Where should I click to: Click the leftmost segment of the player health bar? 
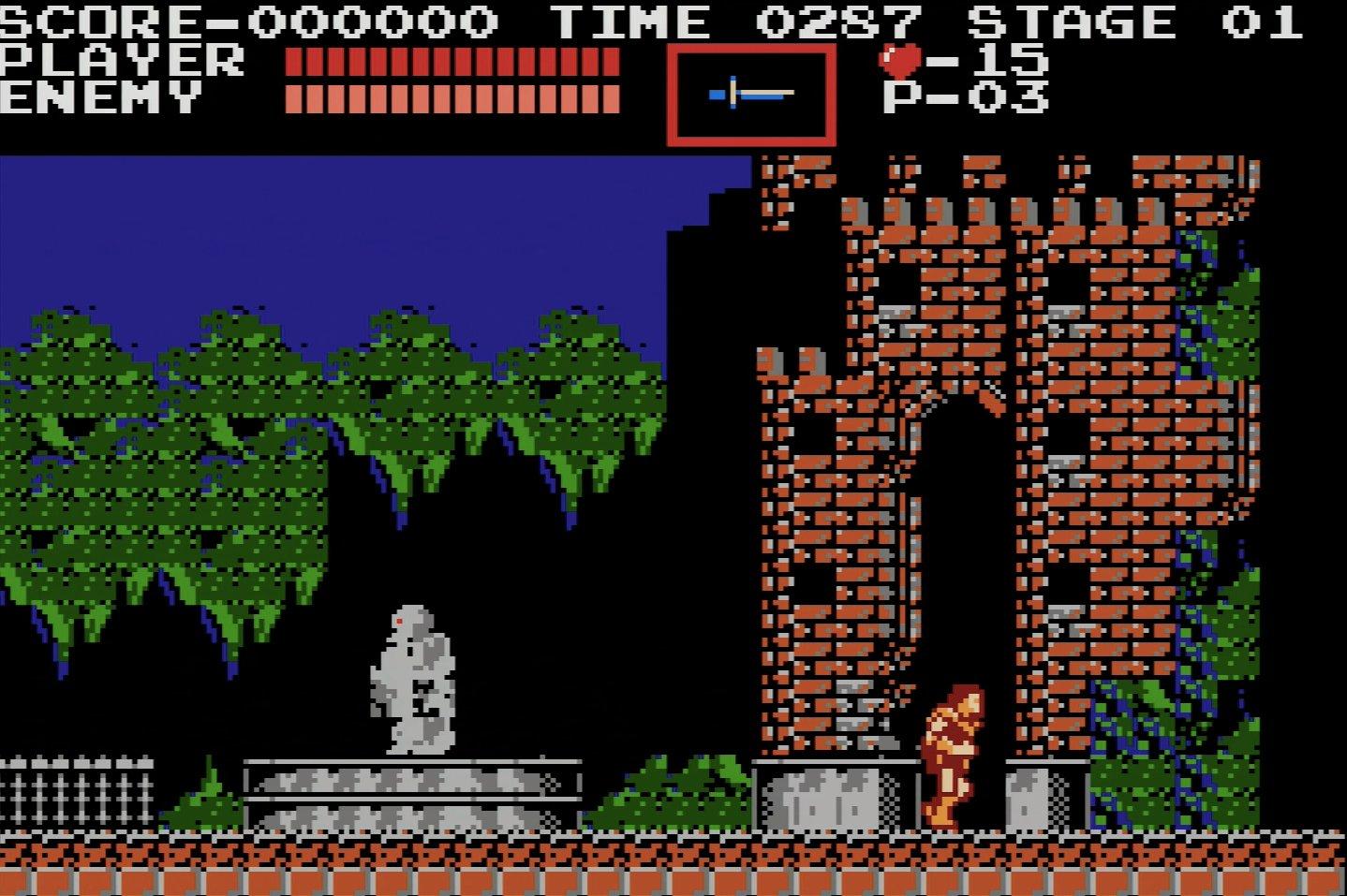295,60
